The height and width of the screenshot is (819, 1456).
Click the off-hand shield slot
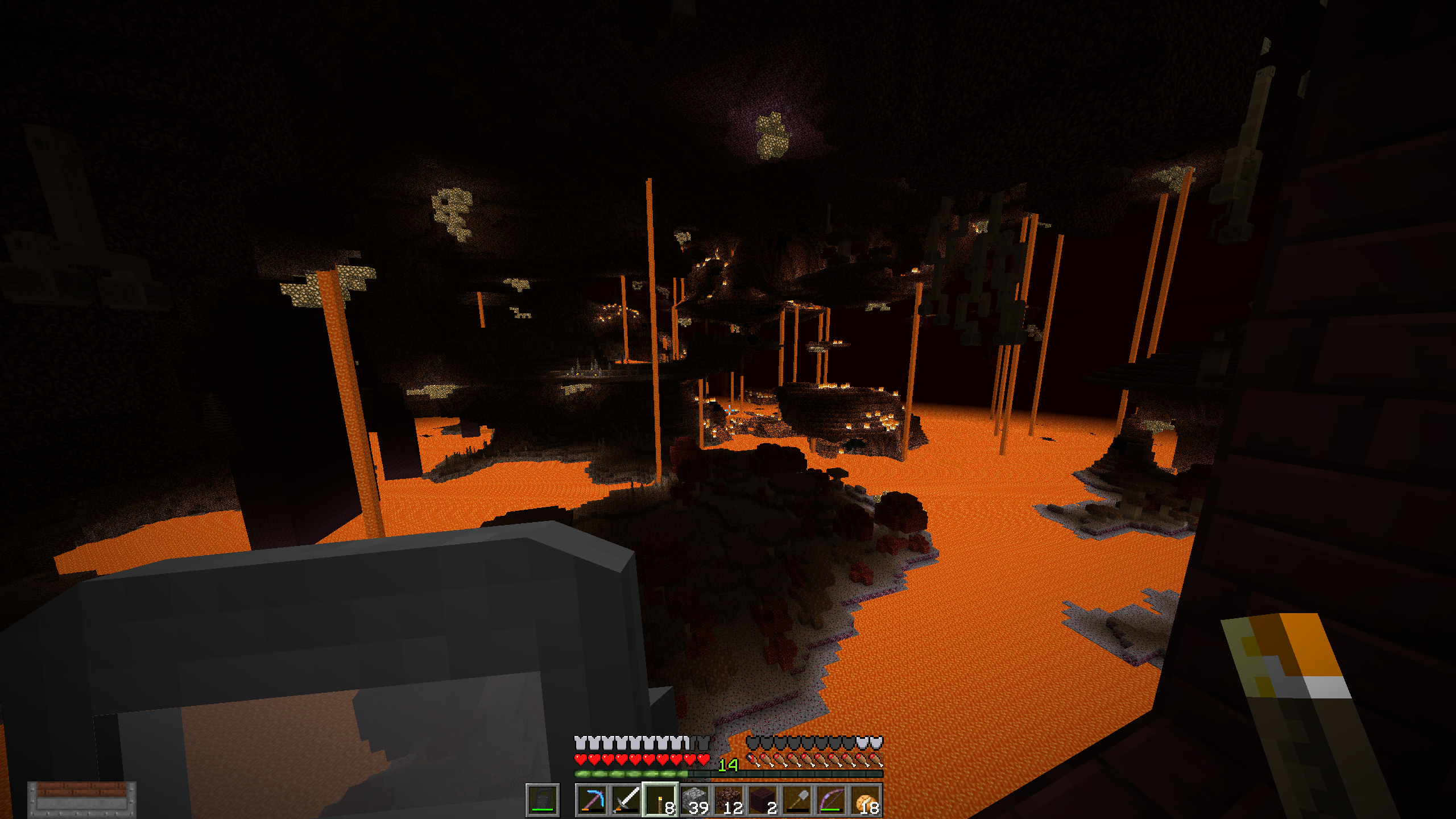(543, 800)
